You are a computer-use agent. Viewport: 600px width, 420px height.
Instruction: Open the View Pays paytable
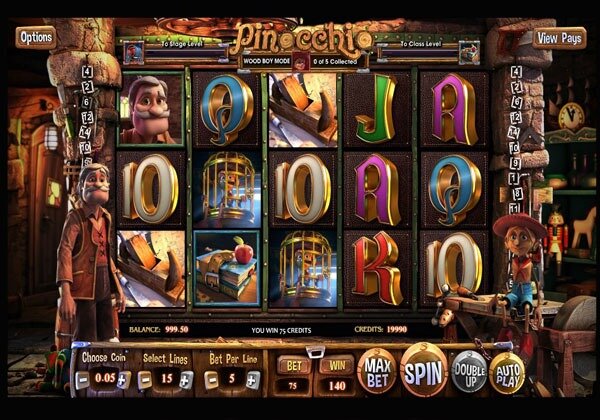pos(560,38)
